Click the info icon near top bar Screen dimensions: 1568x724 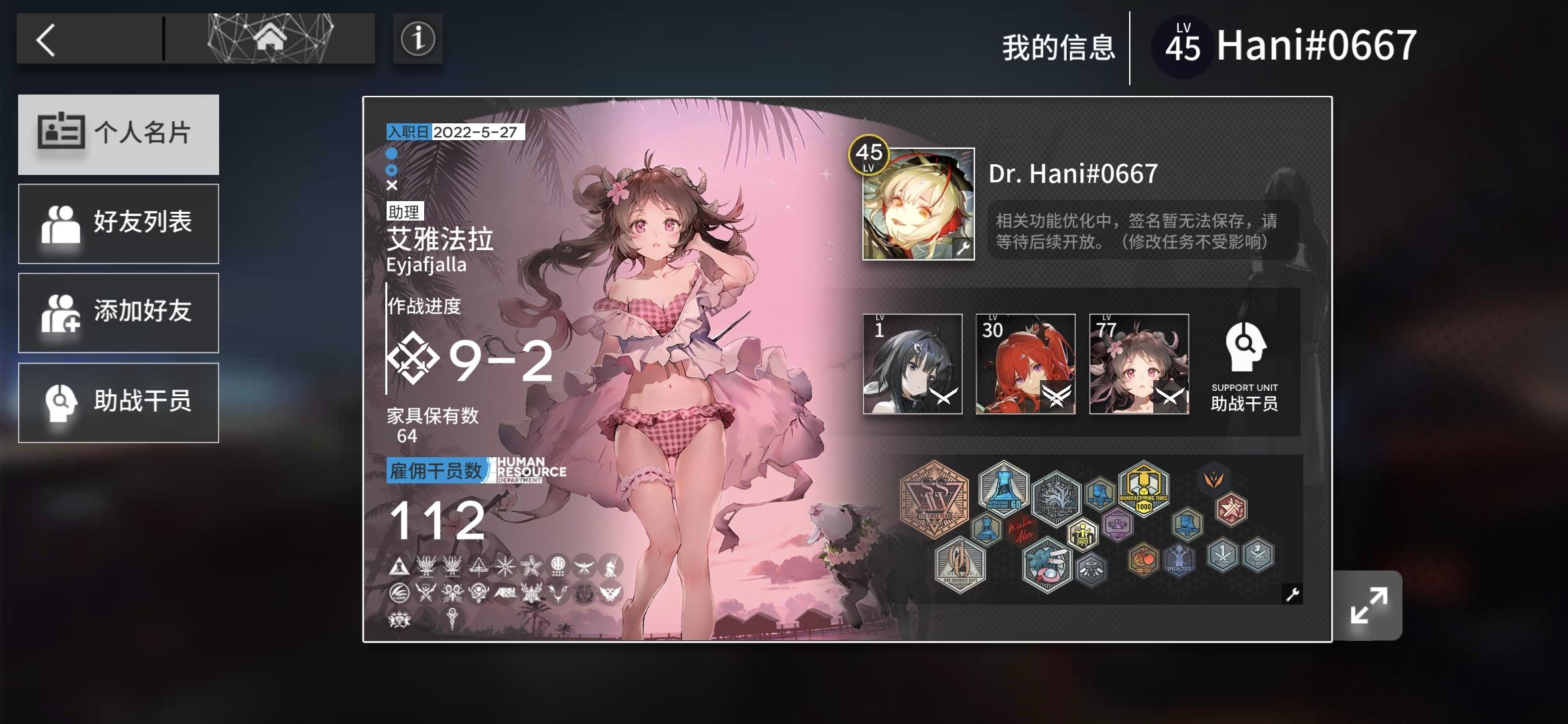coord(419,40)
